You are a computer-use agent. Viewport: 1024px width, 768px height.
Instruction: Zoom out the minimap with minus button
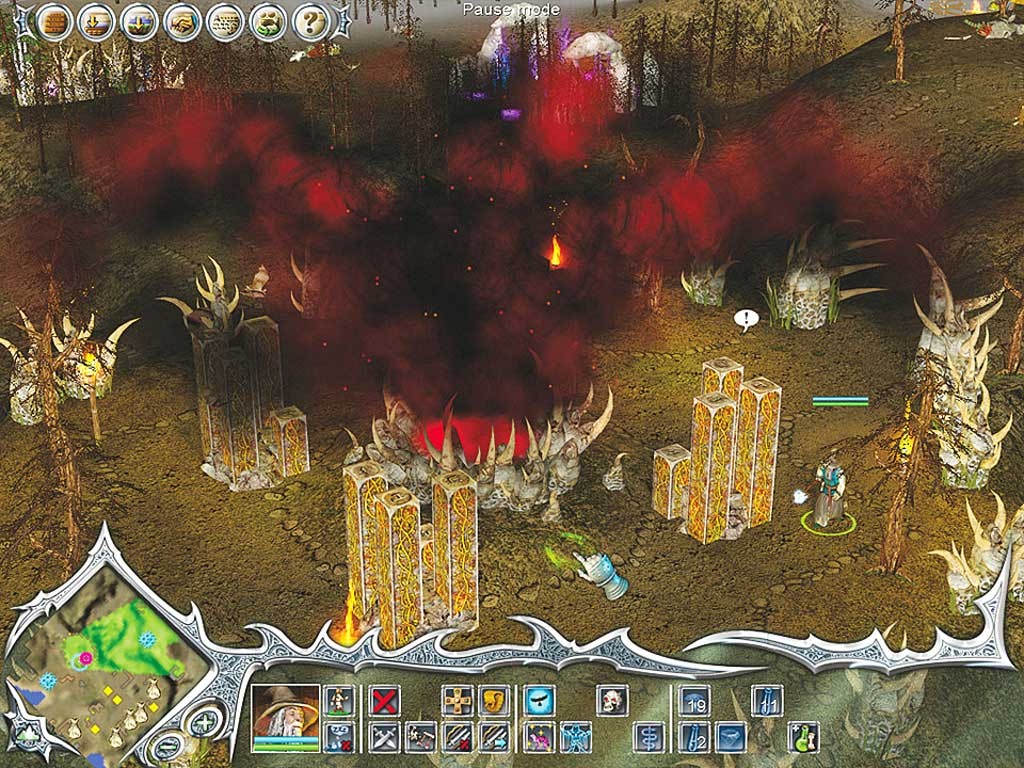169,745
